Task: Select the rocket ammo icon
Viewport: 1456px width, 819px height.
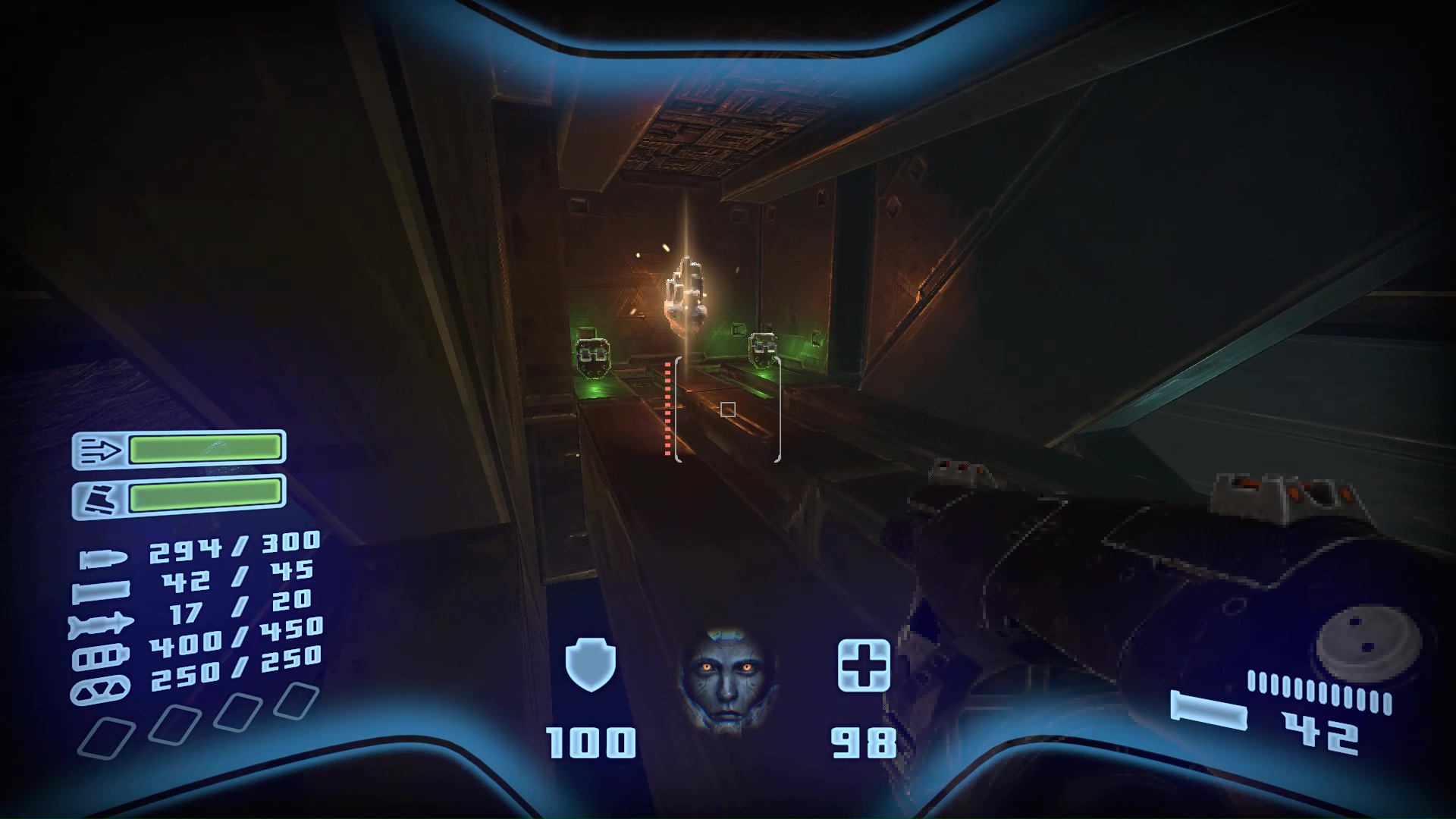Action: [x=100, y=623]
